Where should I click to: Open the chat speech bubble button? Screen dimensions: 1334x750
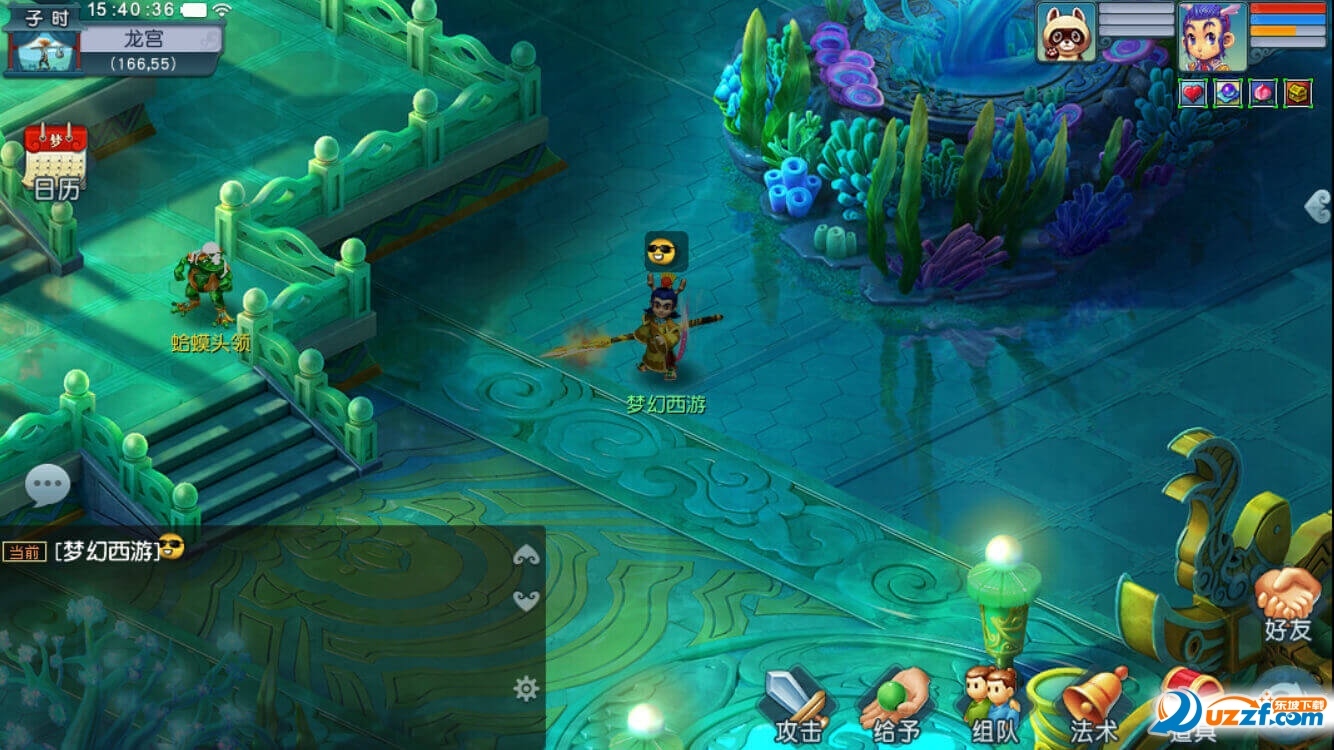pos(47,487)
